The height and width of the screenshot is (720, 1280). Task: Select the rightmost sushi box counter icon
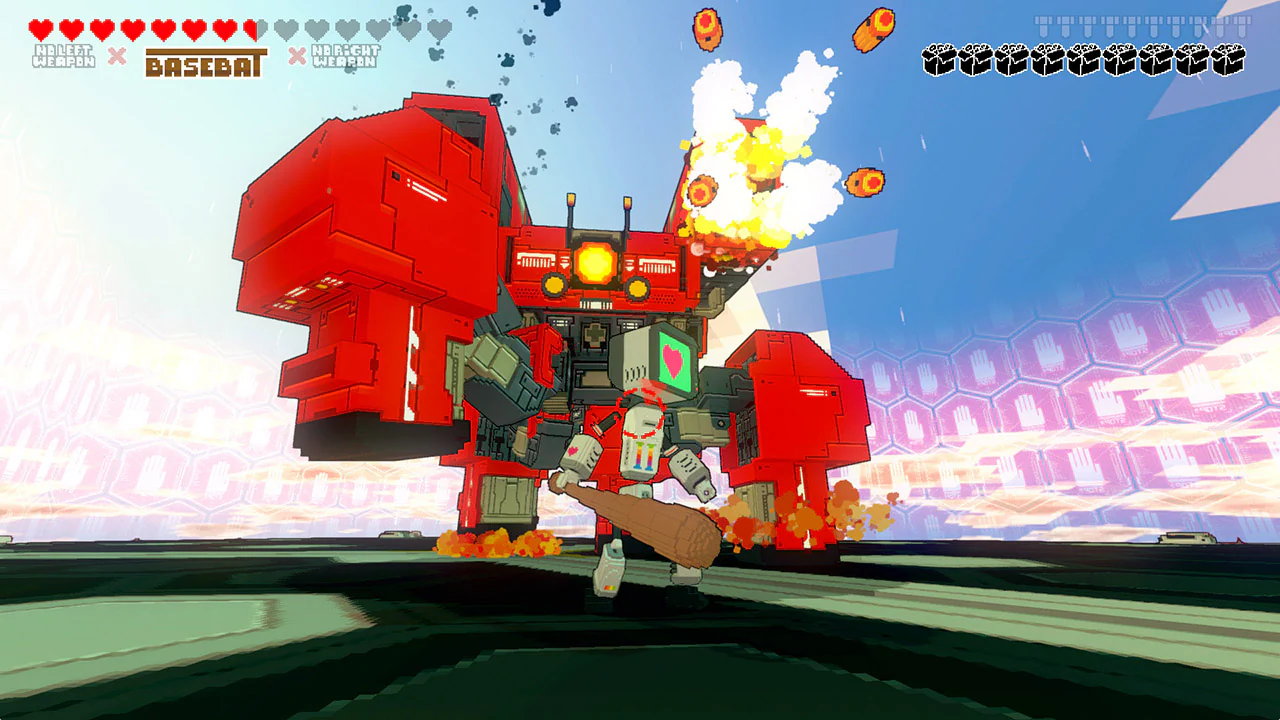[x=1228, y=60]
